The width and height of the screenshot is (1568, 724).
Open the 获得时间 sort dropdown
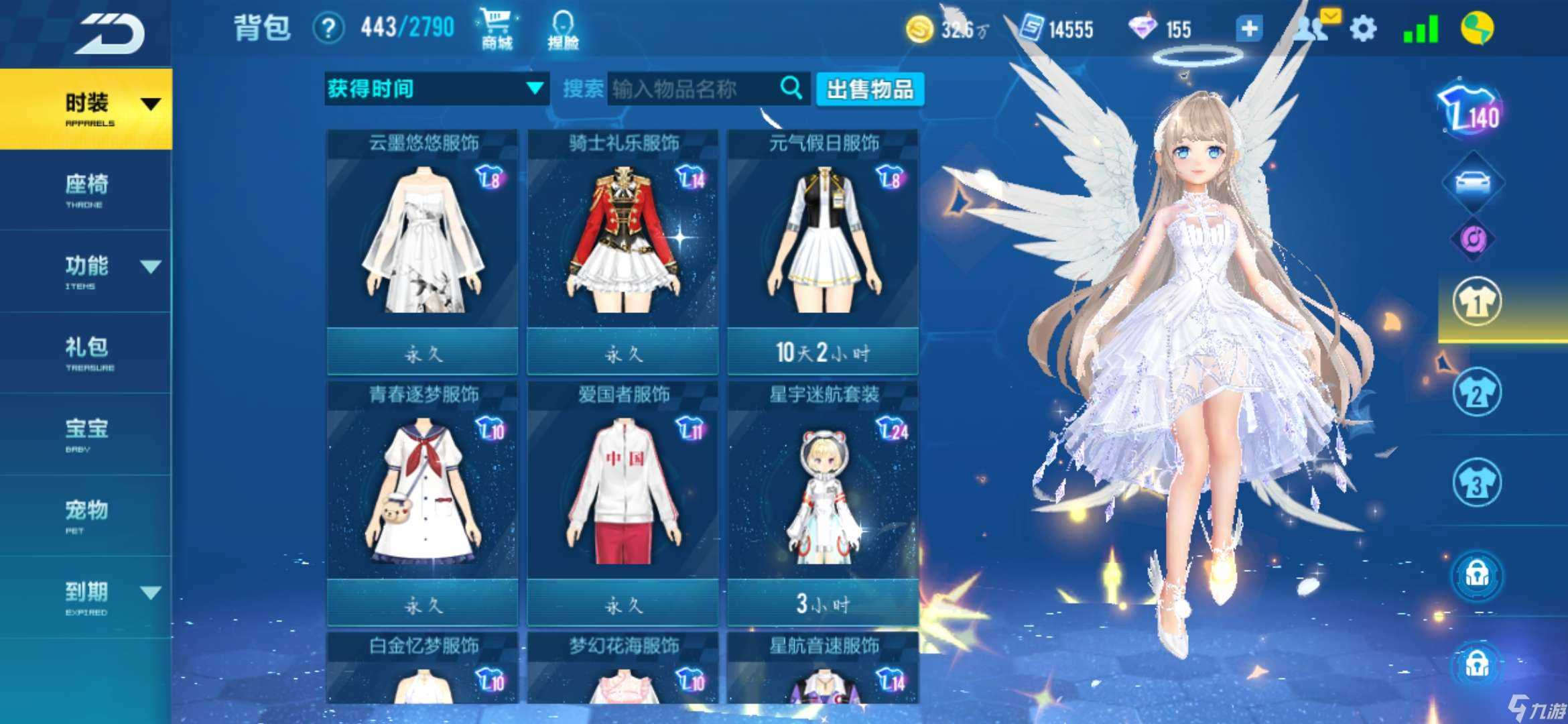(436, 88)
